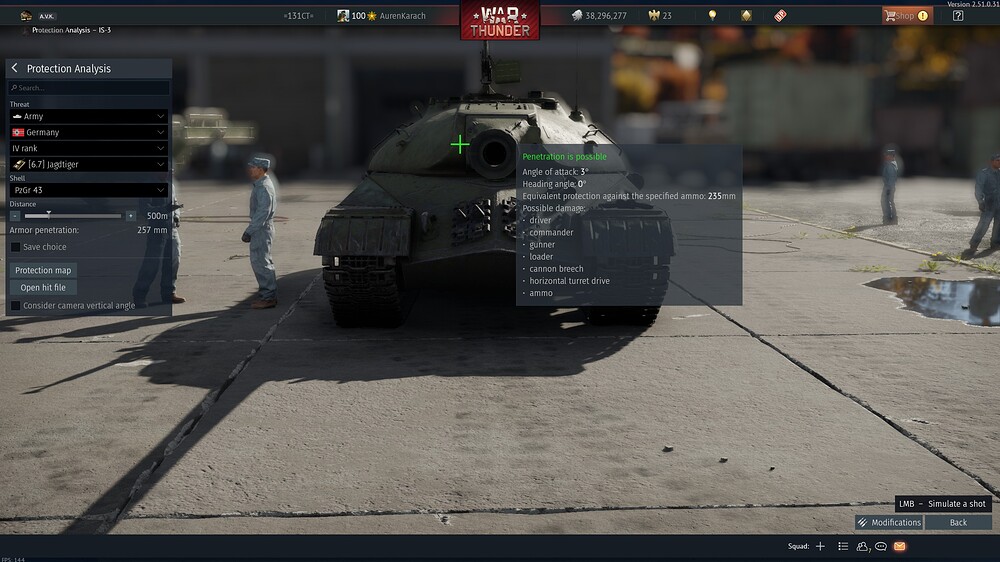
Task: Increase distance with the plus button
Action: (130, 216)
